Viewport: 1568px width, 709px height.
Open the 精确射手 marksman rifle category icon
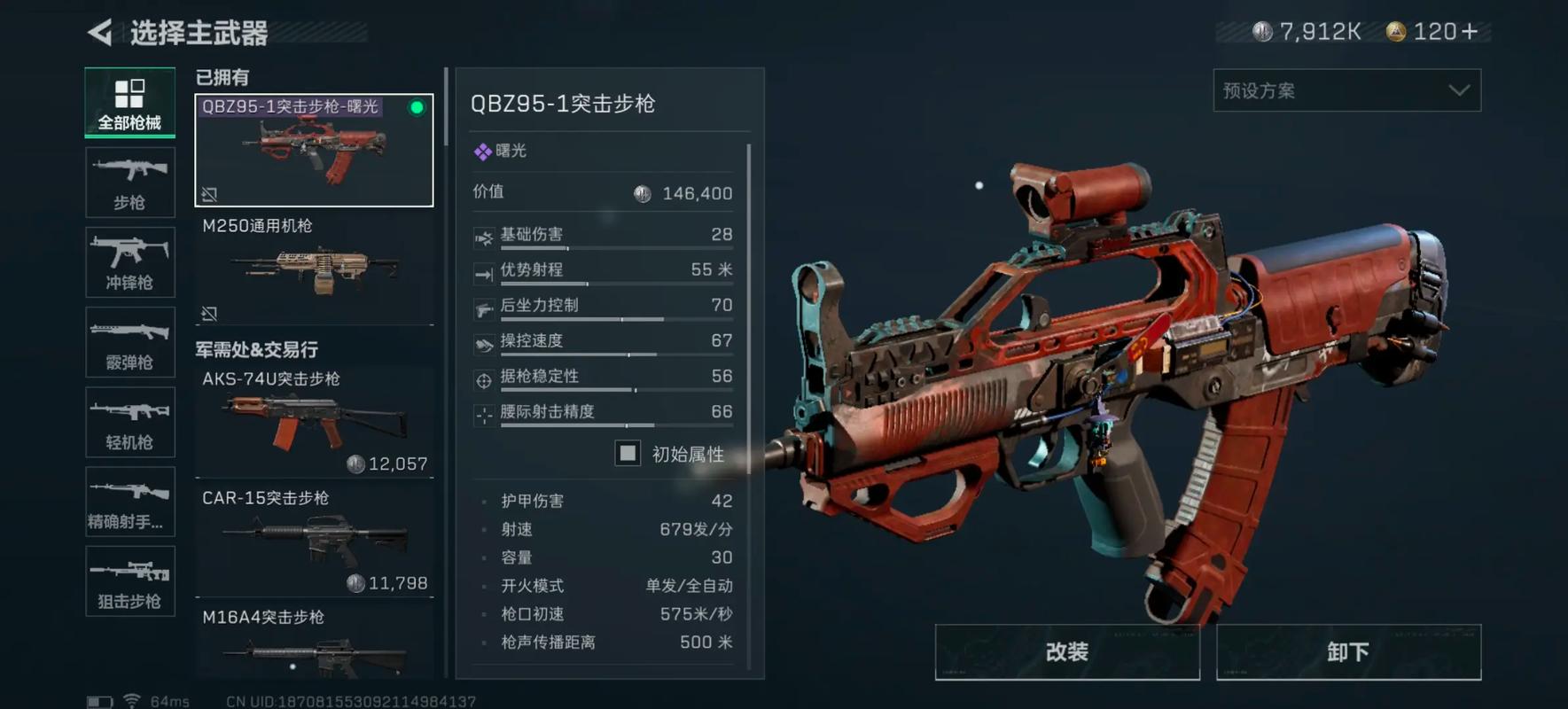pyautogui.click(x=129, y=502)
